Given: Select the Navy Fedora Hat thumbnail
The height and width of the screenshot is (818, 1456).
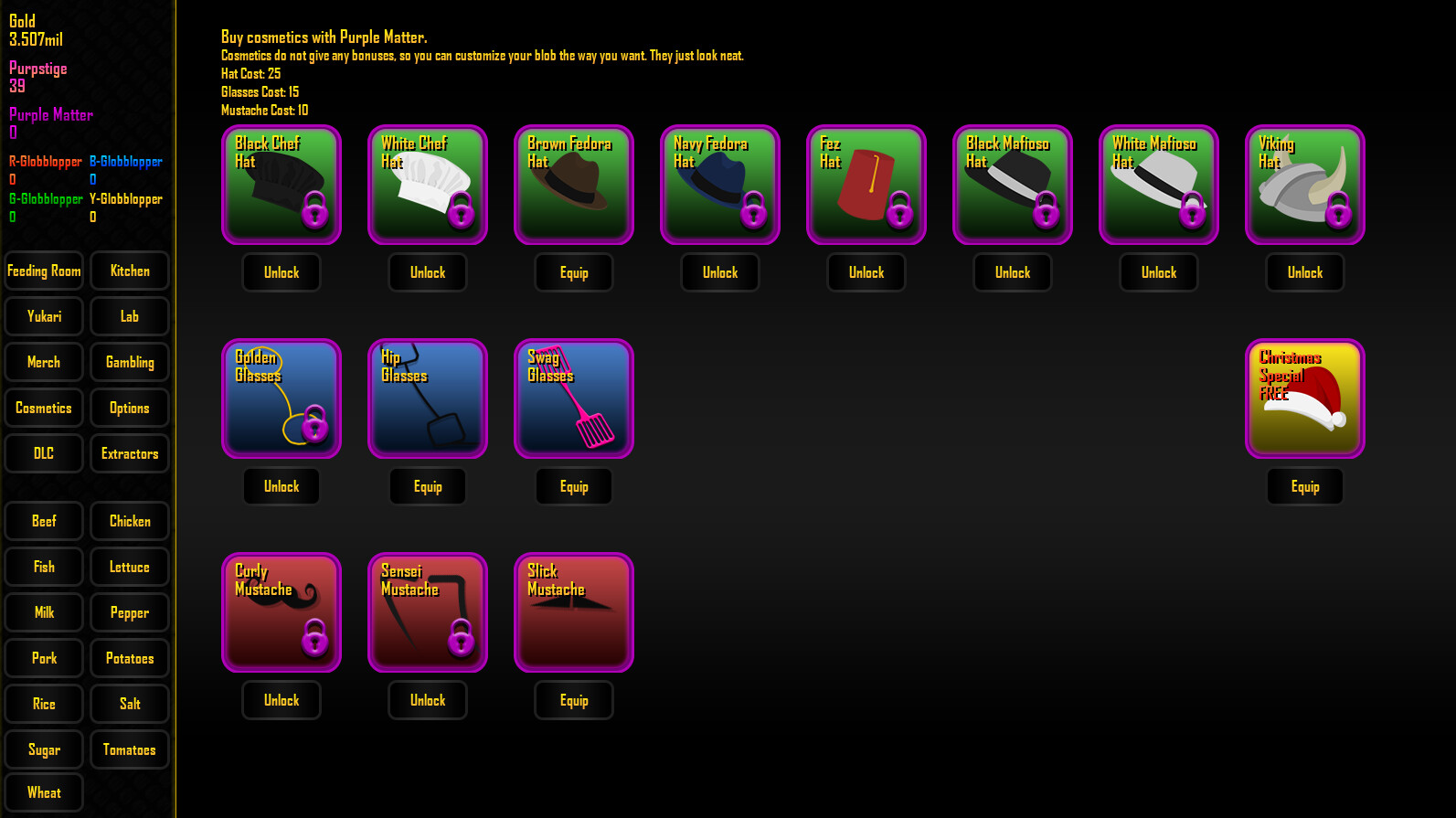Looking at the screenshot, I should pos(719,185).
